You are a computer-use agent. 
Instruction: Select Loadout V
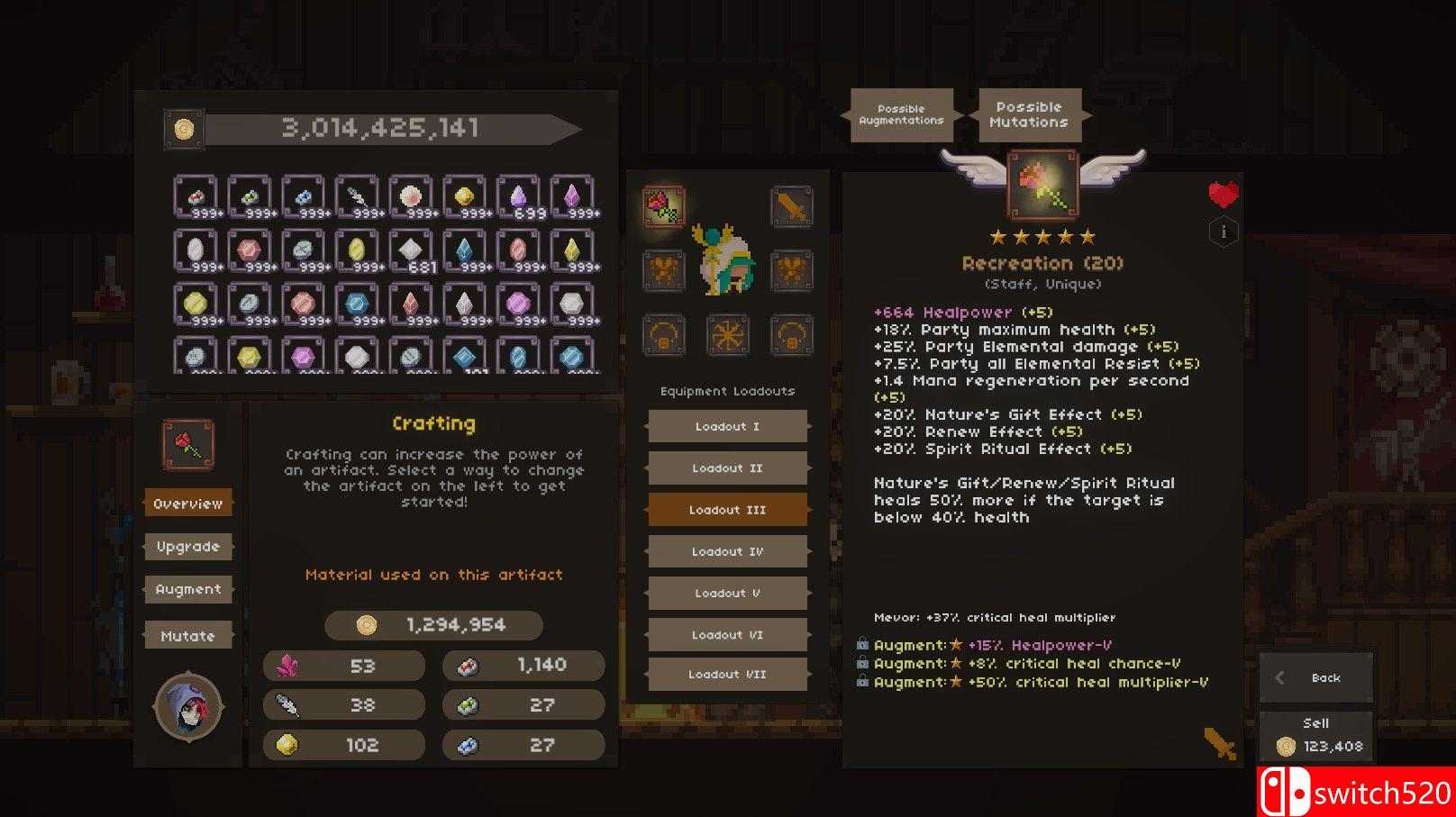[x=727, y=593]
